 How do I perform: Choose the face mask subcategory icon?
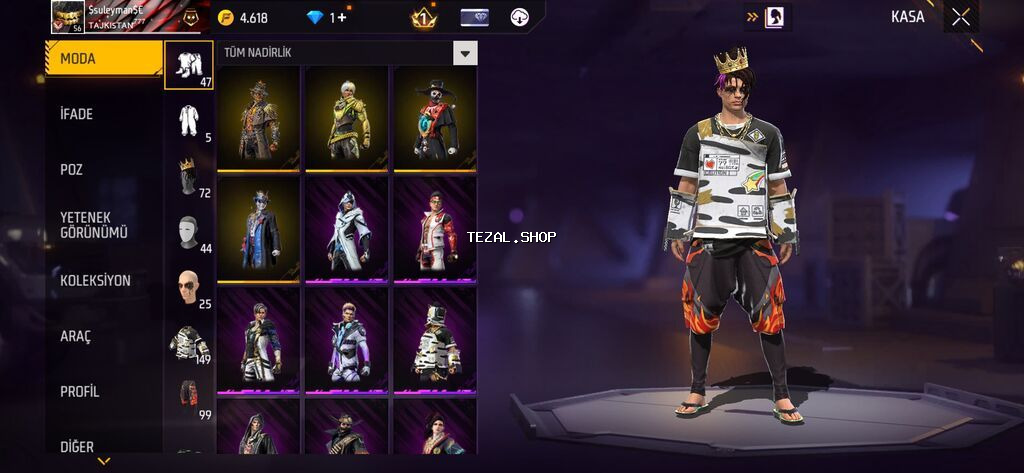coord(188,231)
